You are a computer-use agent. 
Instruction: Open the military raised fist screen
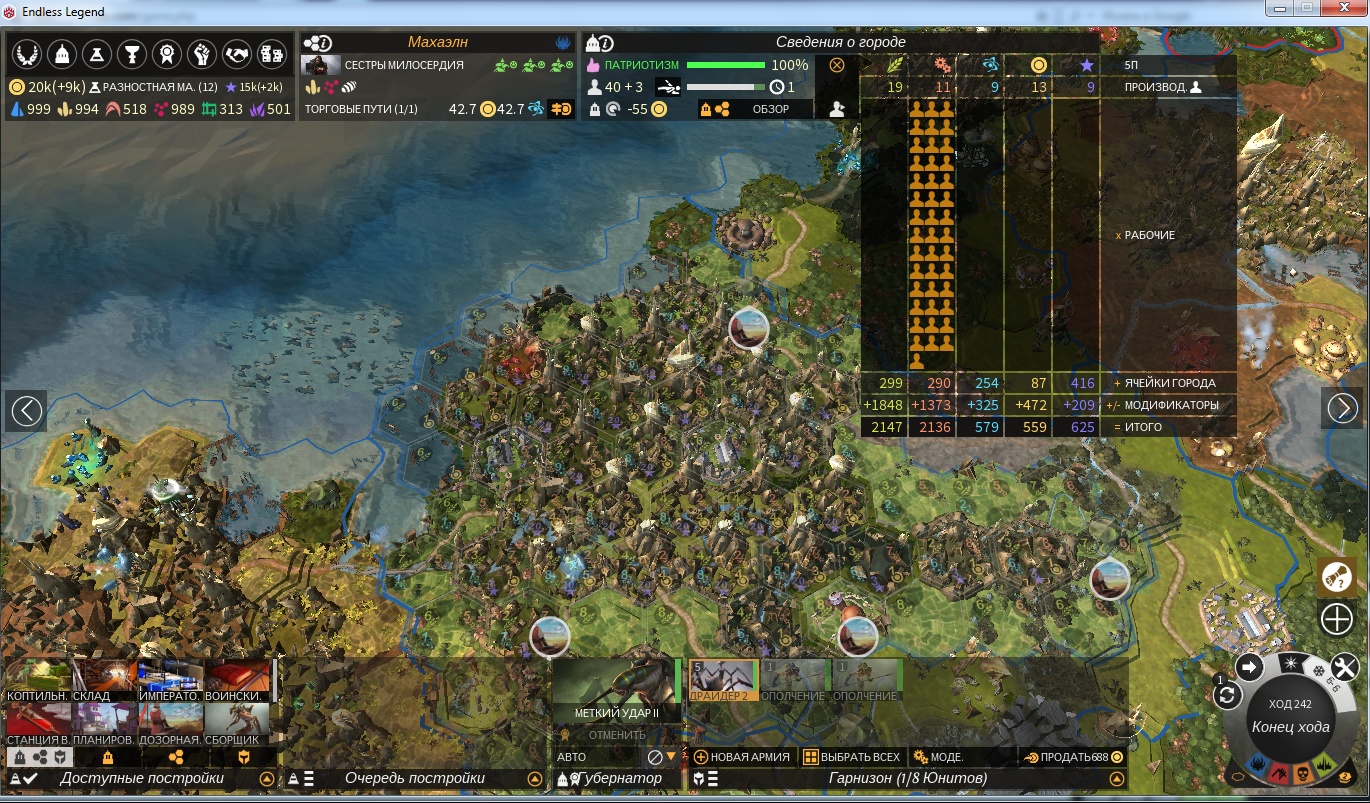pyautogui.click(x=201, y=53)
